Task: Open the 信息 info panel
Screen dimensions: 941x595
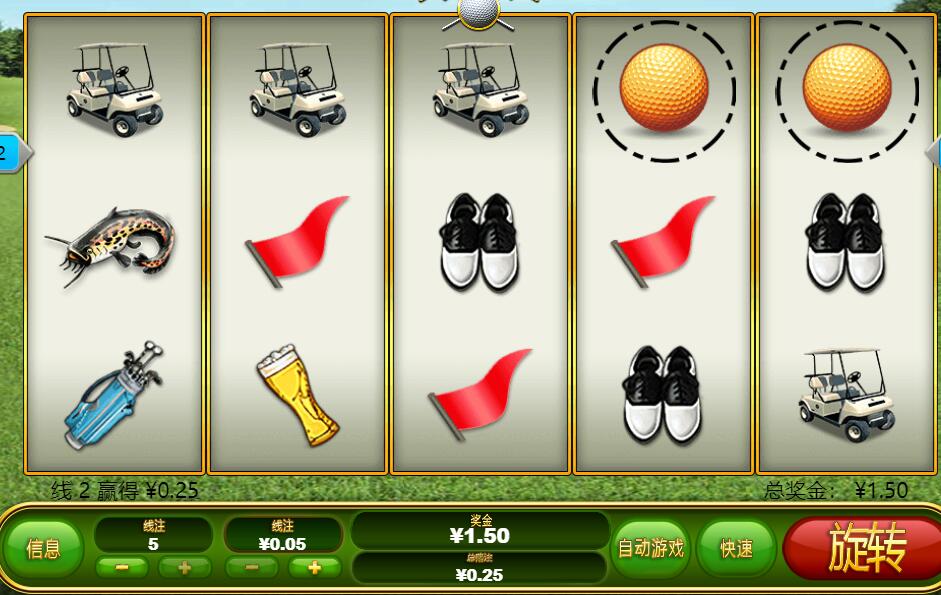Action: point(43,548)
